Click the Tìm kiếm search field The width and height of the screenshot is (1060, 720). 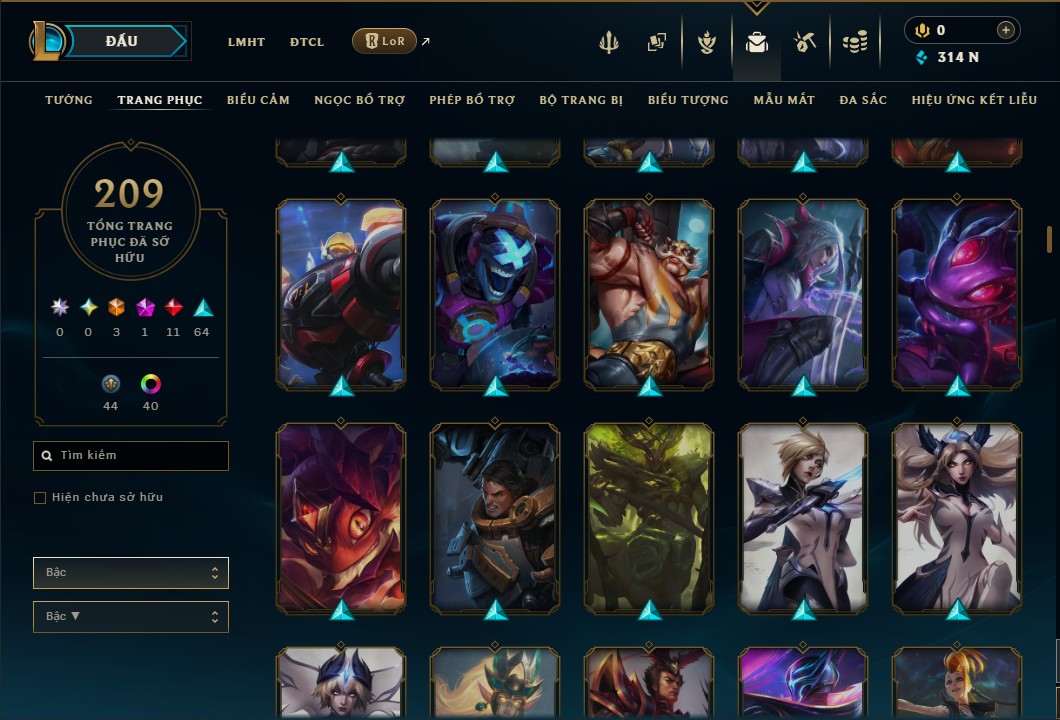(131, 456)
